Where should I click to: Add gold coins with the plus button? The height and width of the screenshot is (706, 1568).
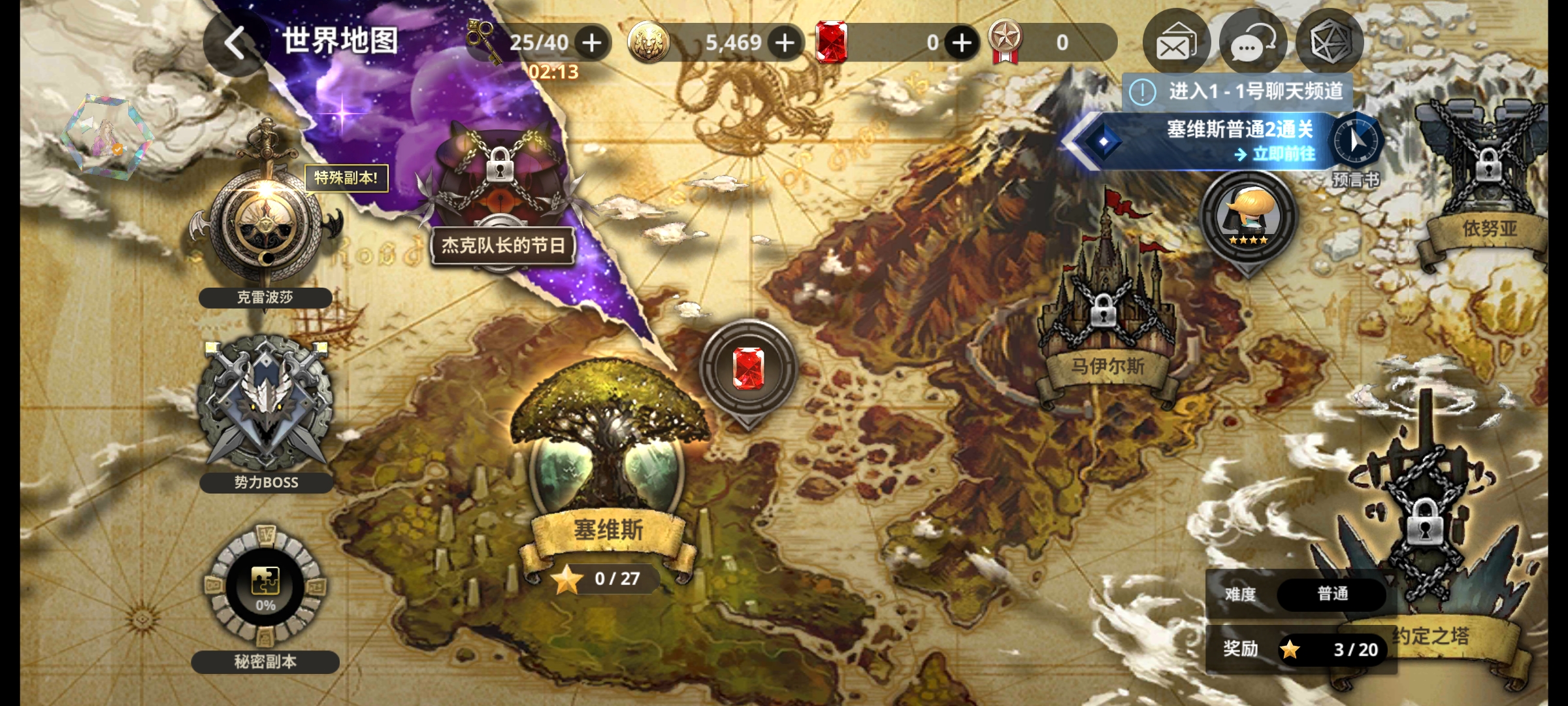(x=785, y=43)
